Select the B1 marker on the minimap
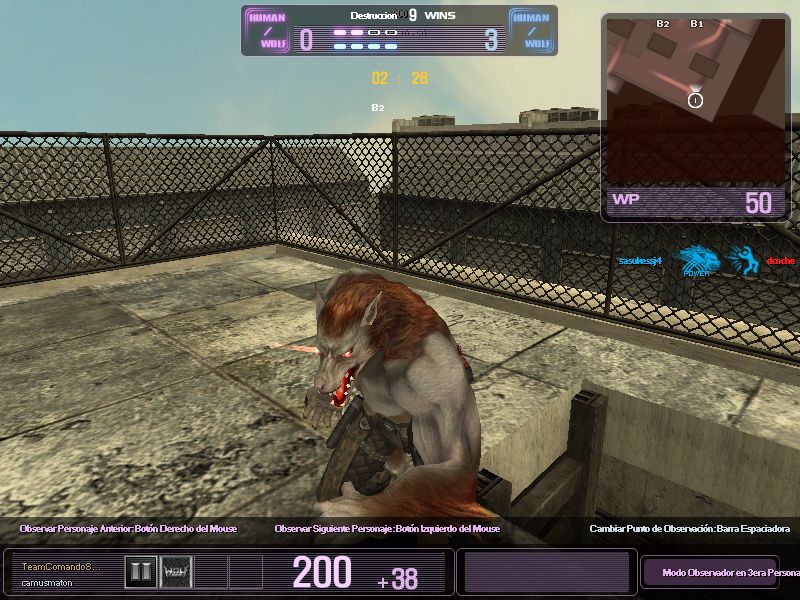Image resolution: width=800 pixels, height=600 pixels. 697,23
